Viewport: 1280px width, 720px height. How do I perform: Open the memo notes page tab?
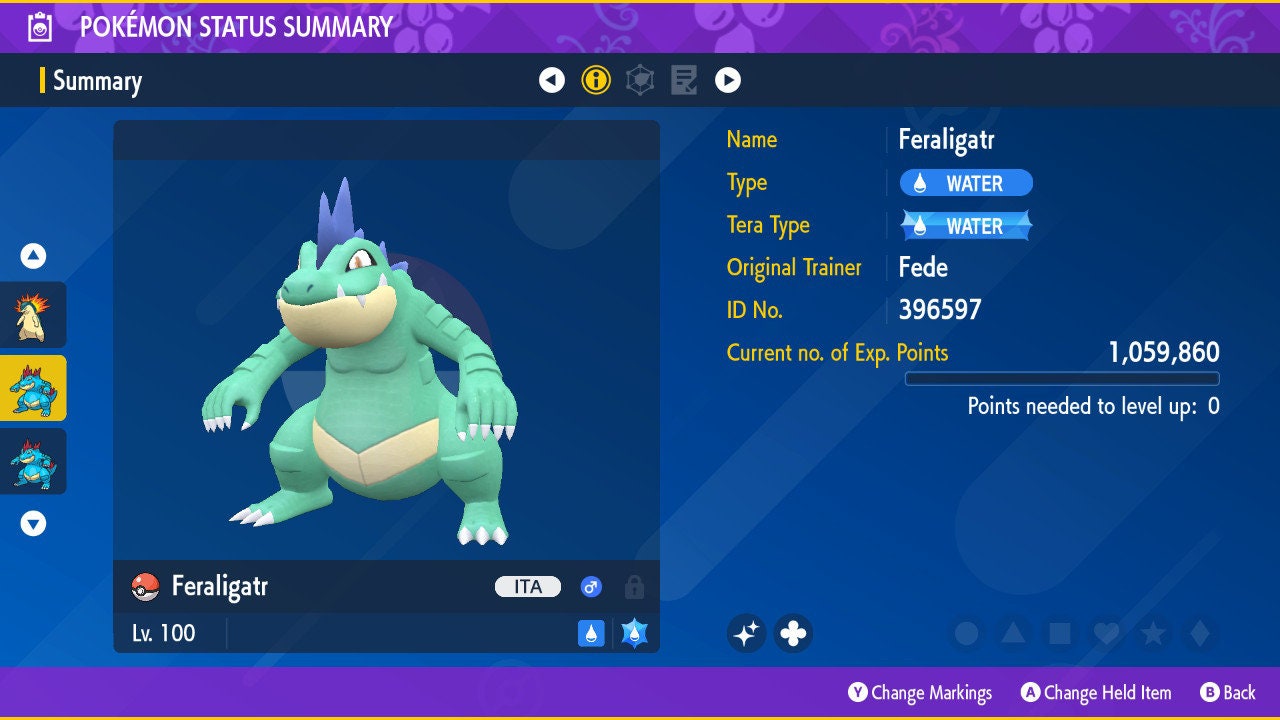pyautogui.click(x=684, y=80)
